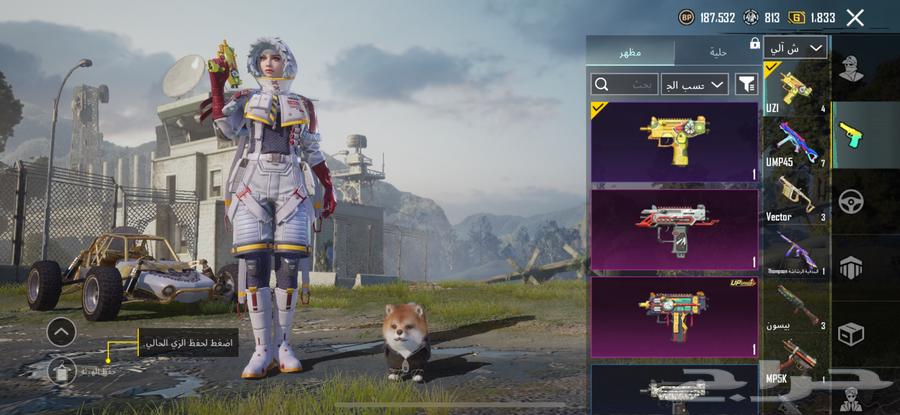Screen dimensions: 900x415
Task: Click the skin search field
Action: tap(625, 85)
